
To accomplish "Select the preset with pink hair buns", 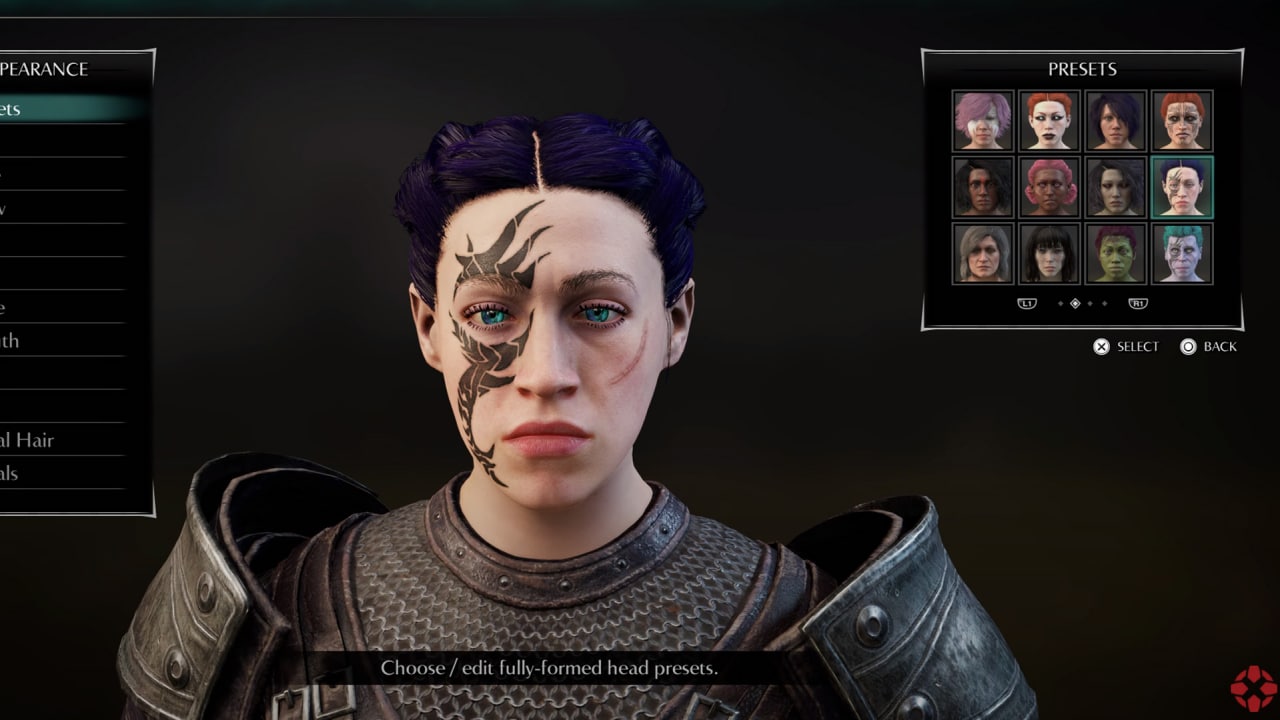I will [x=1049, y=187].
